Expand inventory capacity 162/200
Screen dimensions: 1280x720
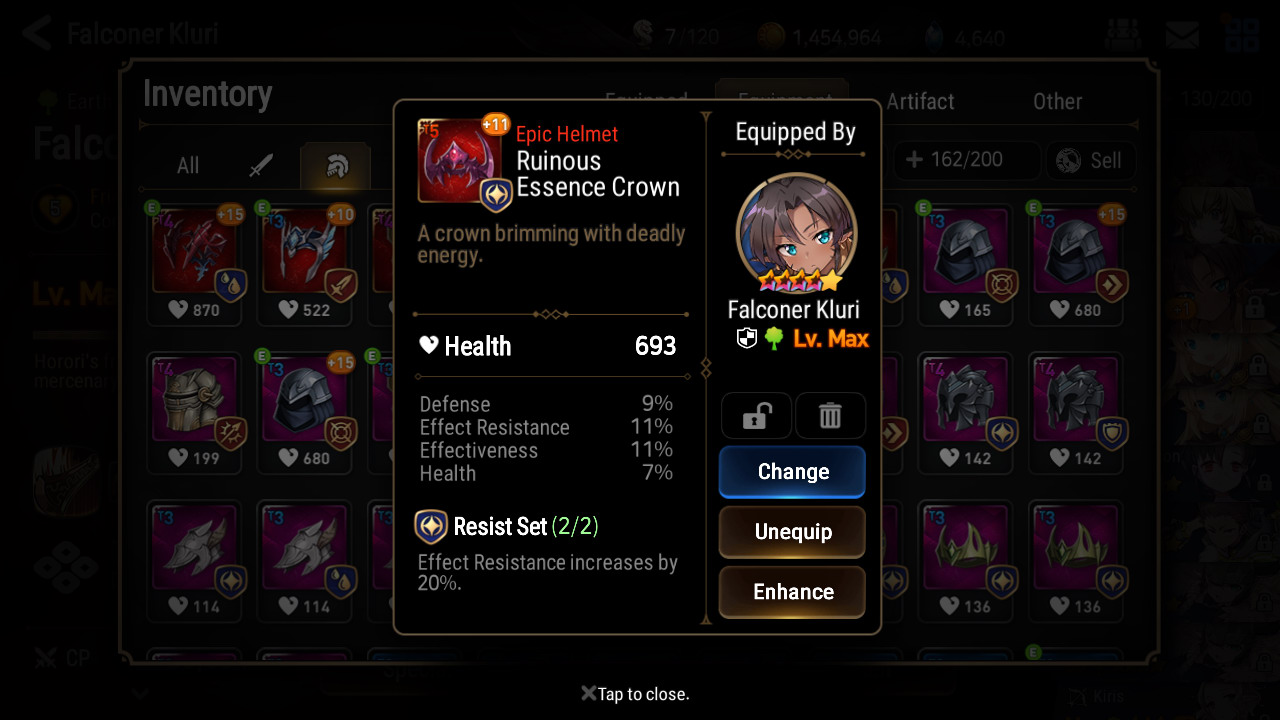click(x=954, y=160)
